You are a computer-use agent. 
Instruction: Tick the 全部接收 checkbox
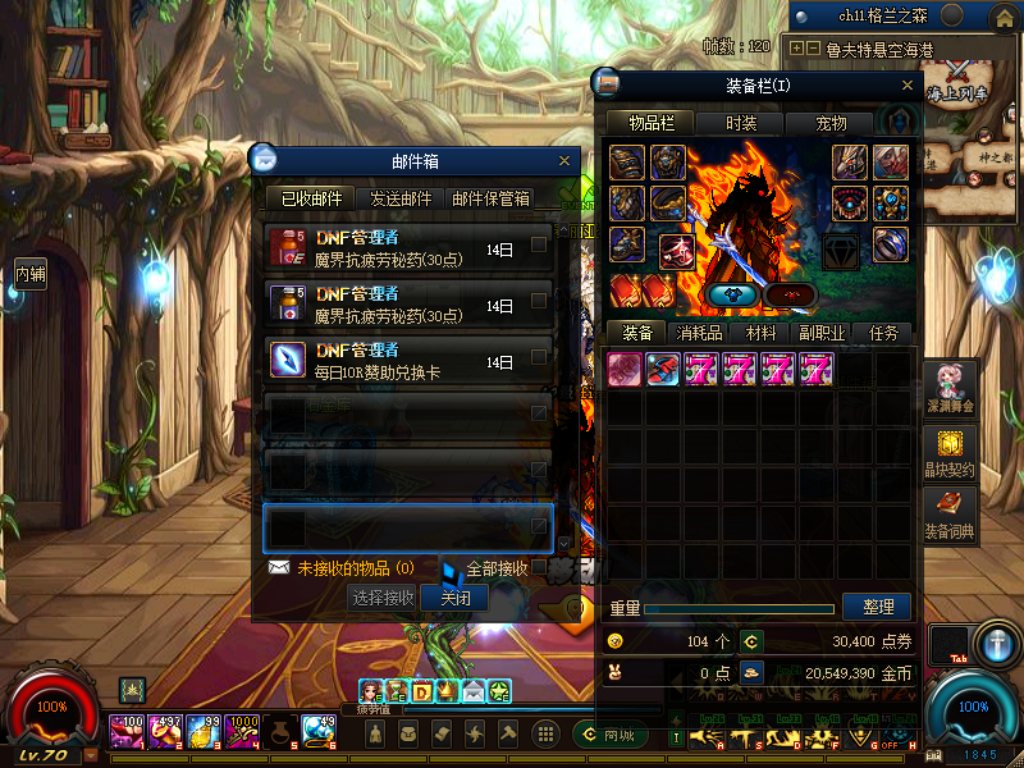[x=540, y=568]
